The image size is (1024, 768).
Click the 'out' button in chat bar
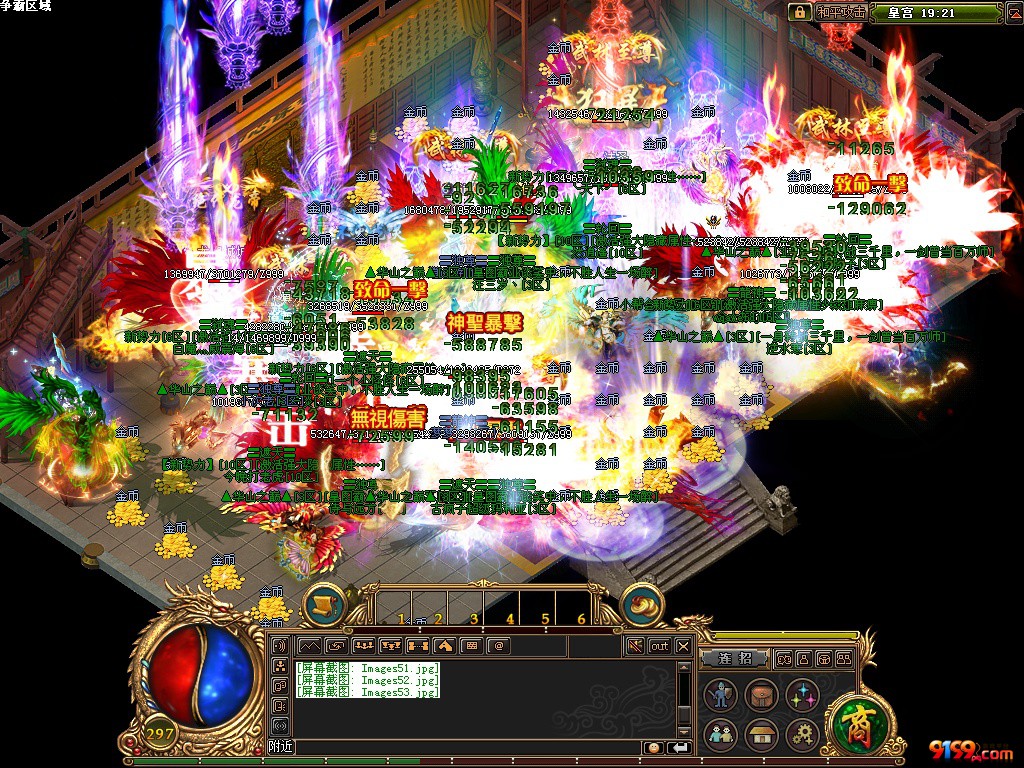click(659, 646)
